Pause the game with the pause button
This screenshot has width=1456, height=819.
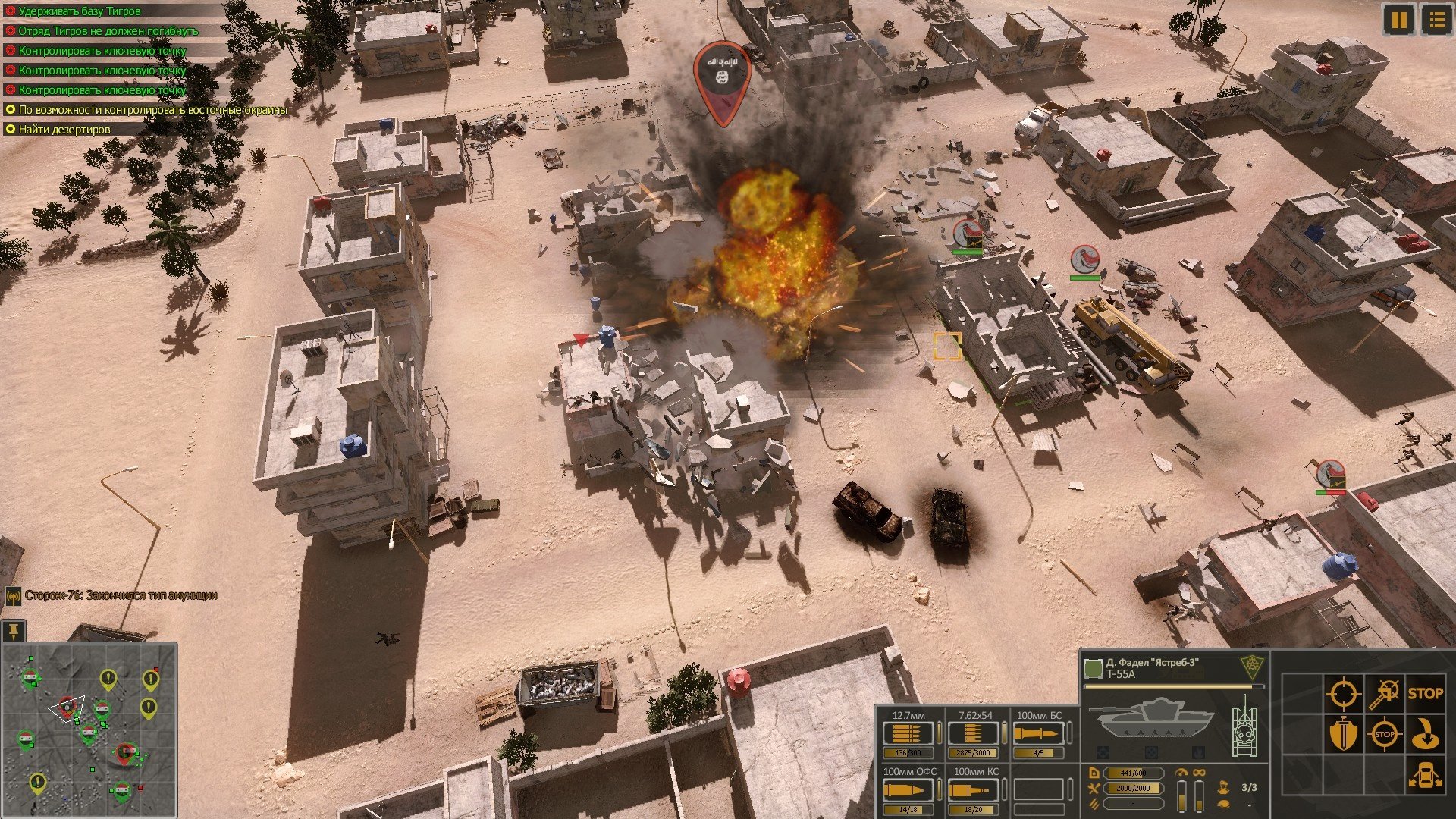pyautogui.click(x=1399, y=19)
